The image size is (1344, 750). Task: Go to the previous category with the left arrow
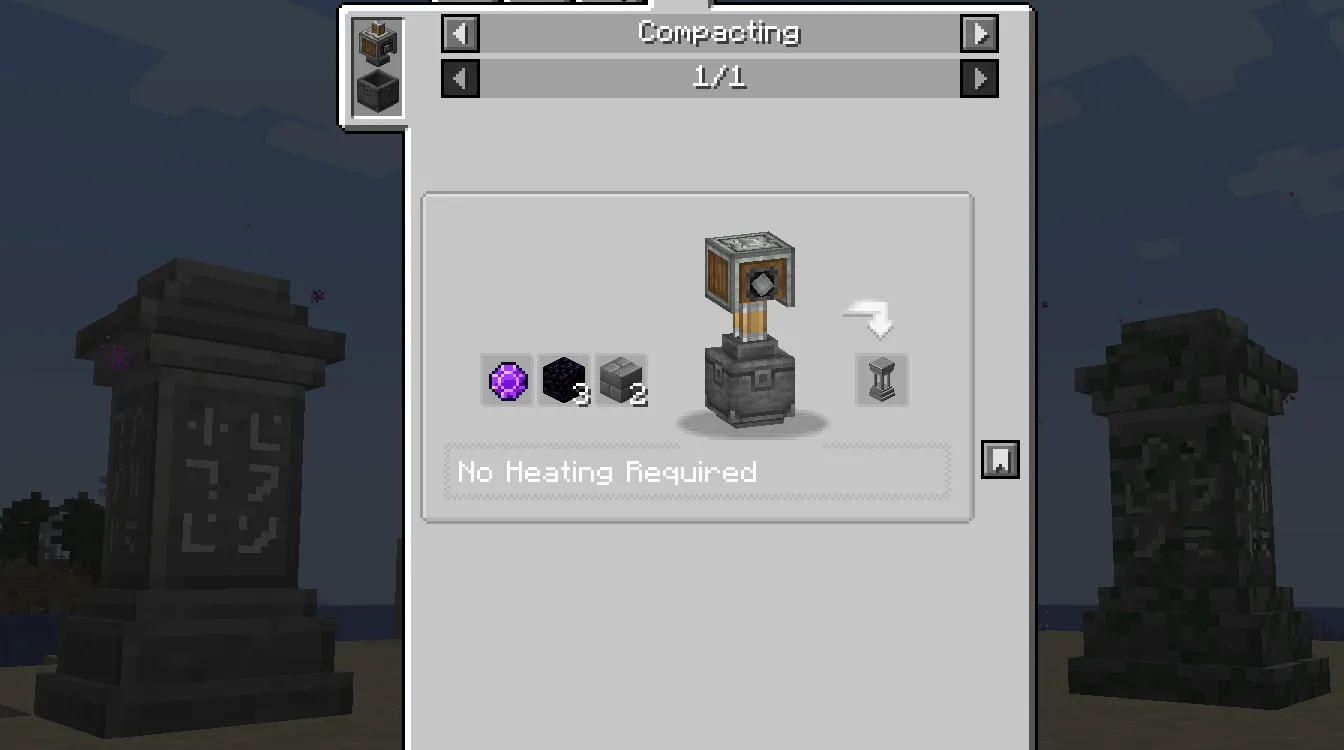459,33
